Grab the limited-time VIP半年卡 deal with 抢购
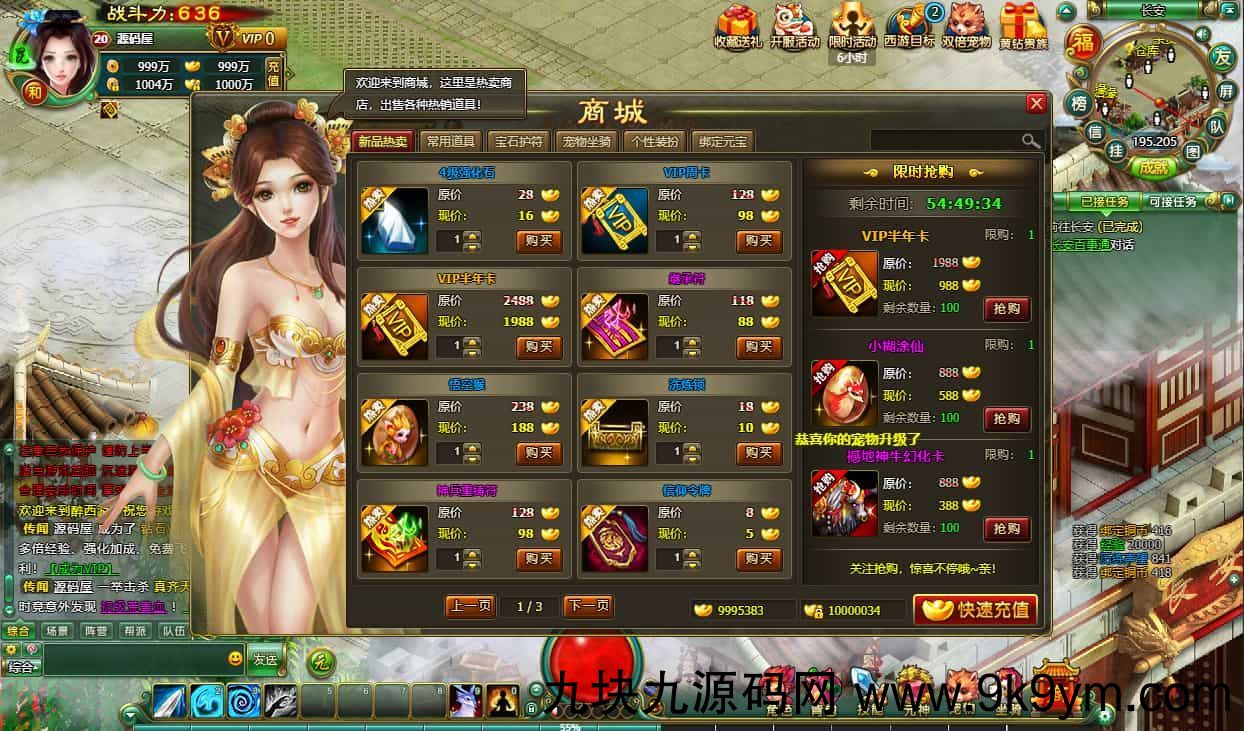 pos(1006,309)
